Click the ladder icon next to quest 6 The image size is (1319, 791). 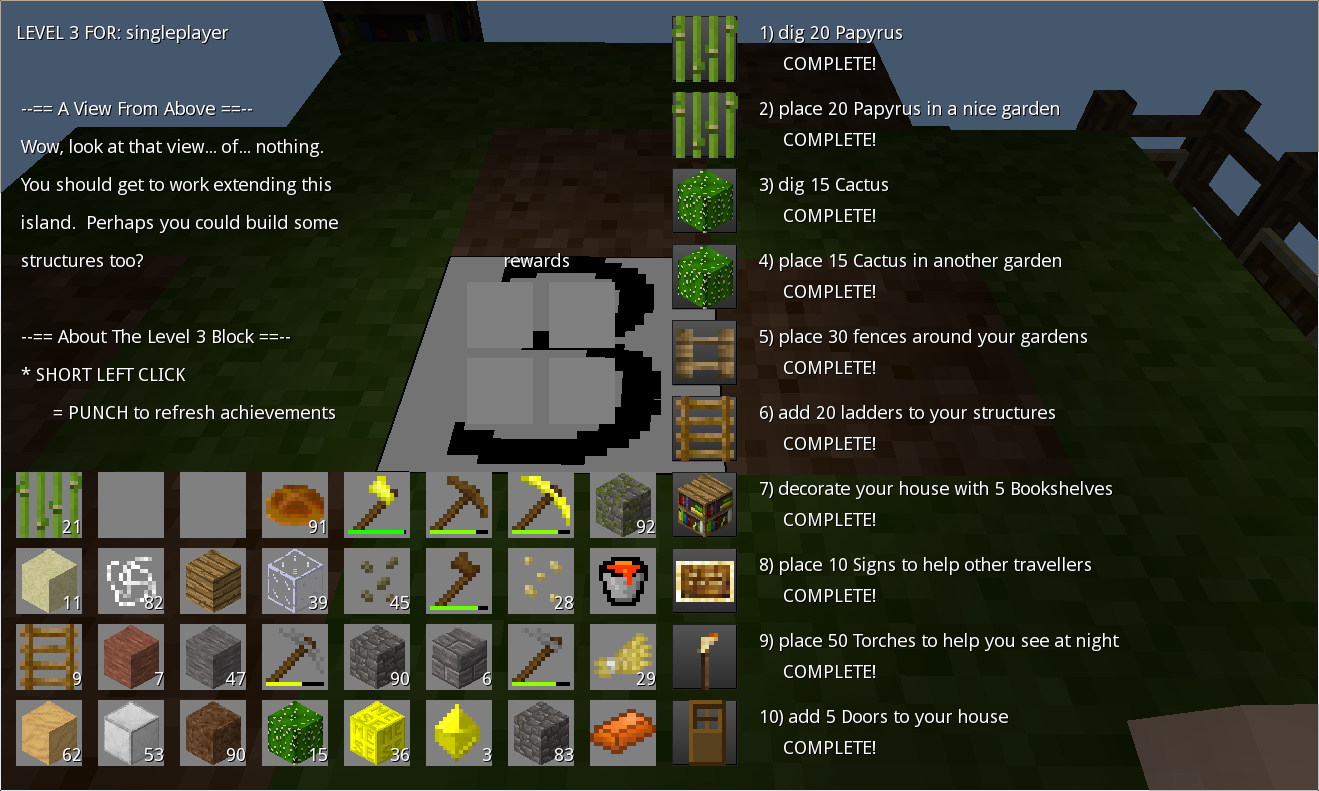tap(705, 428)
